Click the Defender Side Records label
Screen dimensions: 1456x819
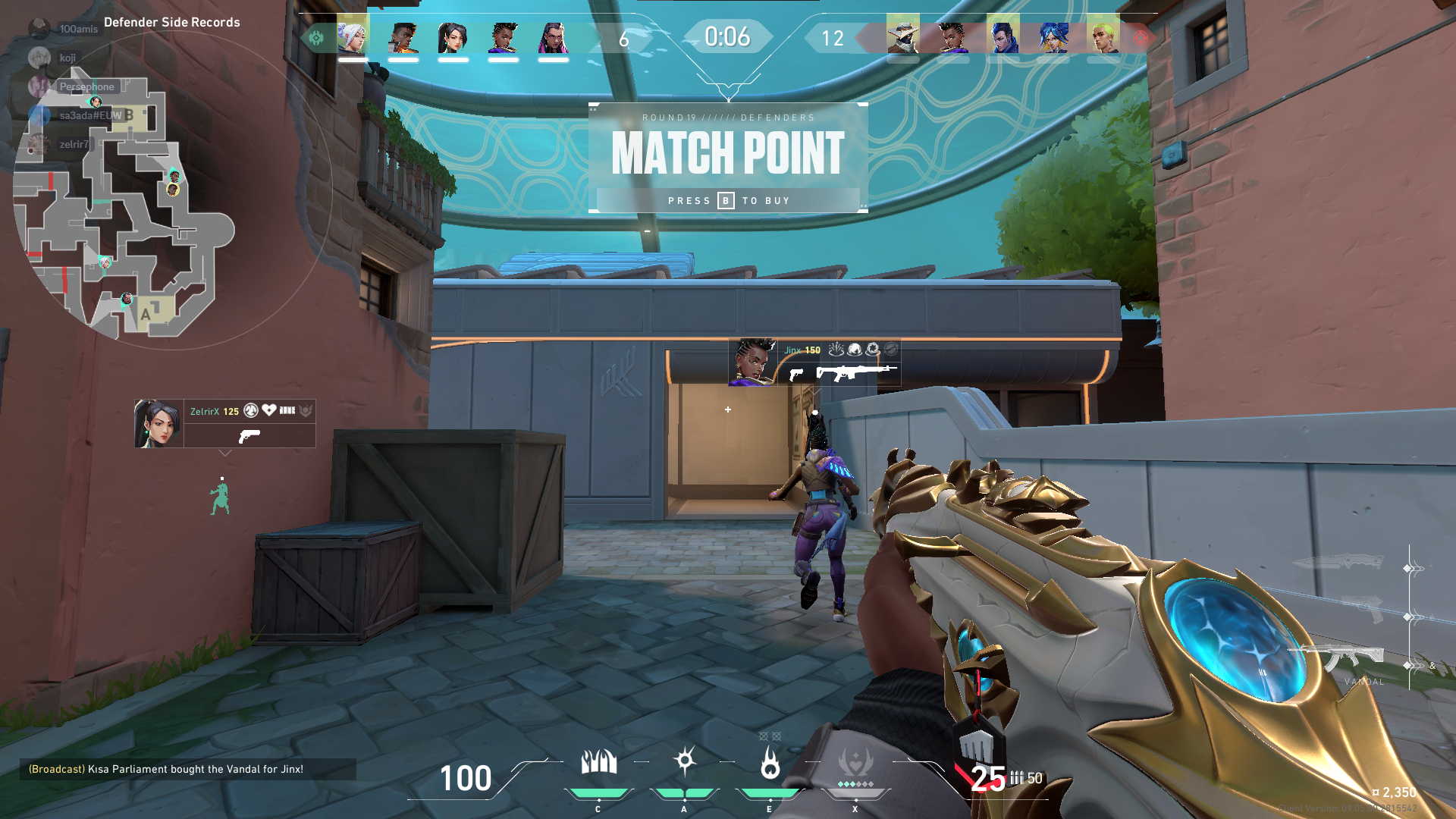point(171,22)
